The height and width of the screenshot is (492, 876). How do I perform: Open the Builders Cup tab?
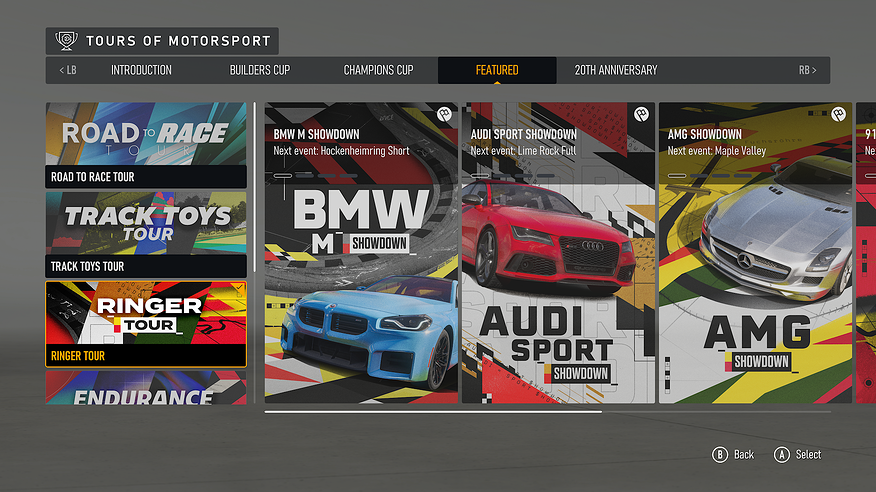click(x=259, y=70)
